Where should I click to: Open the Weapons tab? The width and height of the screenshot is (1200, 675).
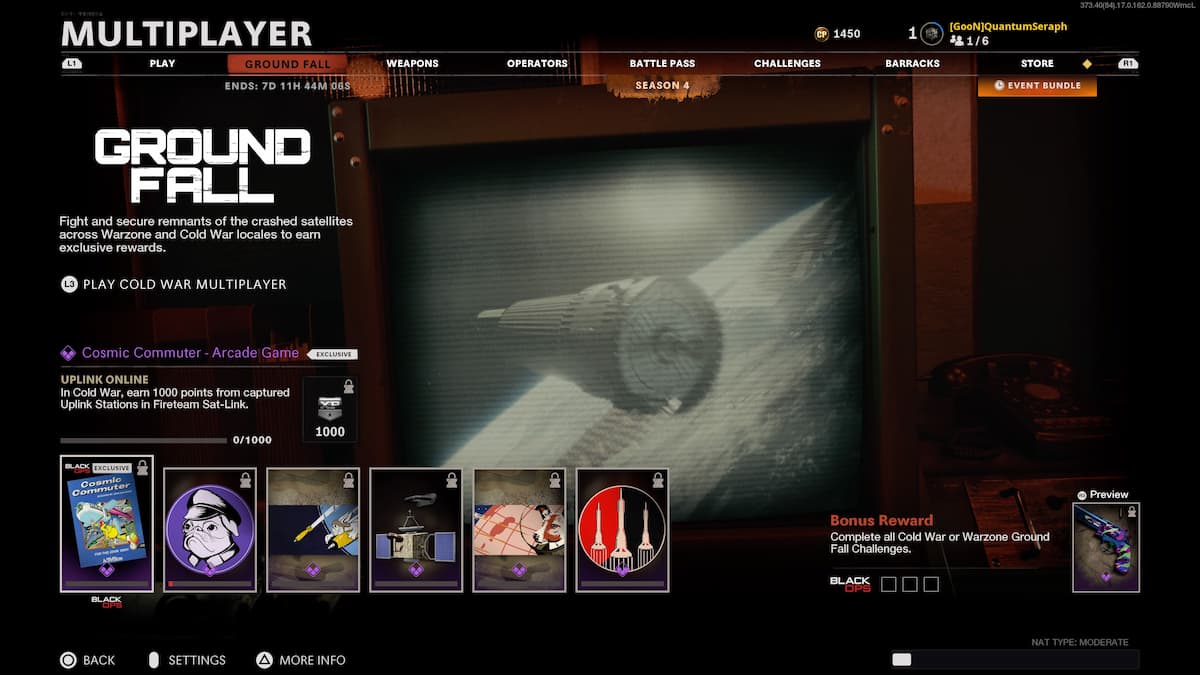click(x=412, y=63)
